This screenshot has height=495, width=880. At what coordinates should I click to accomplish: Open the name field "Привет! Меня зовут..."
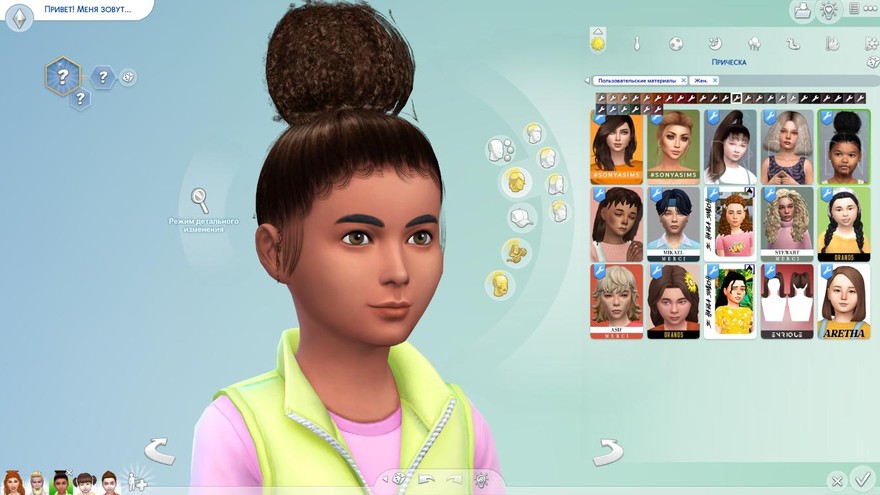(85, 9)
